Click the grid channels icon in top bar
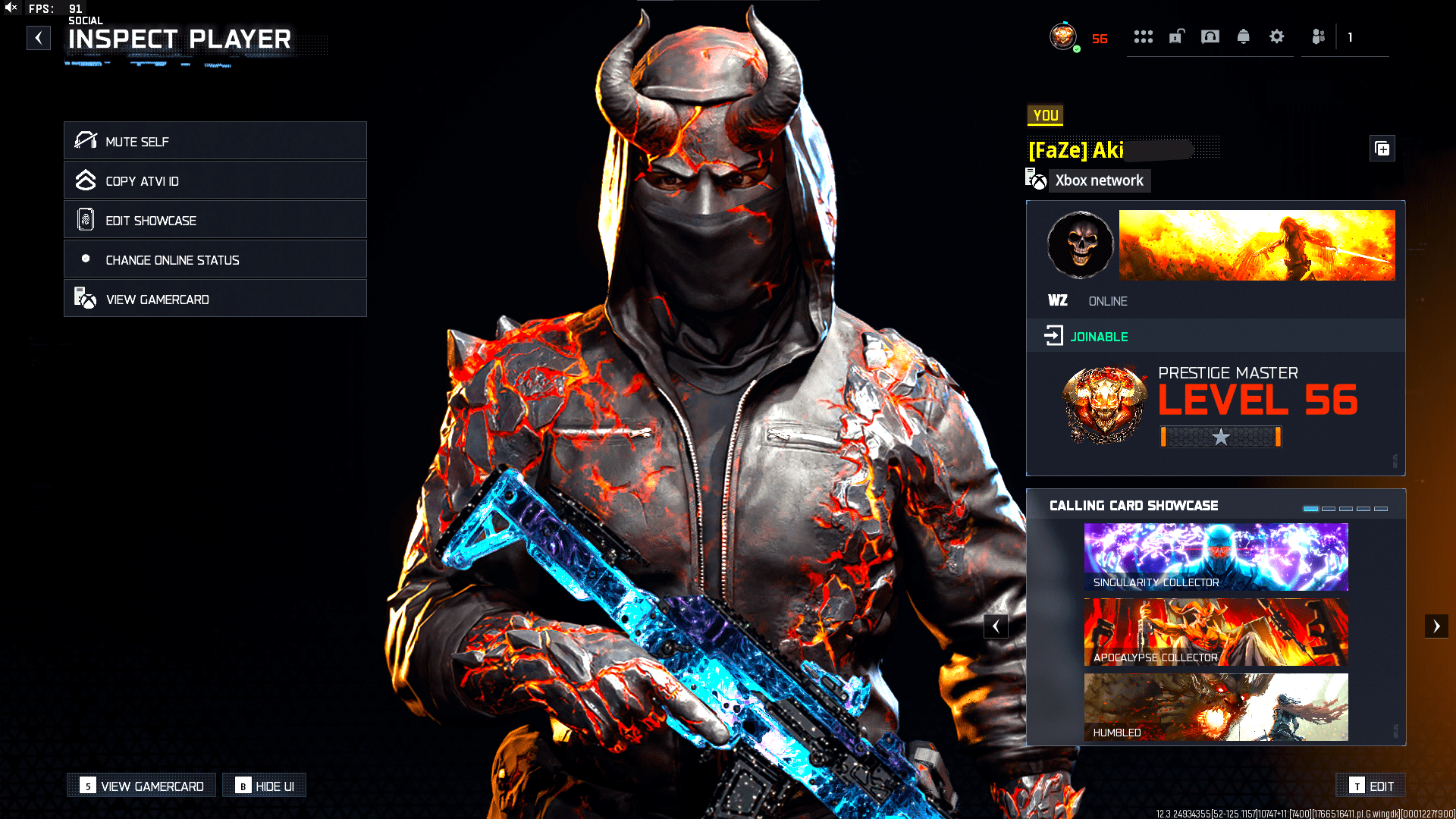 click(1144, 36)
